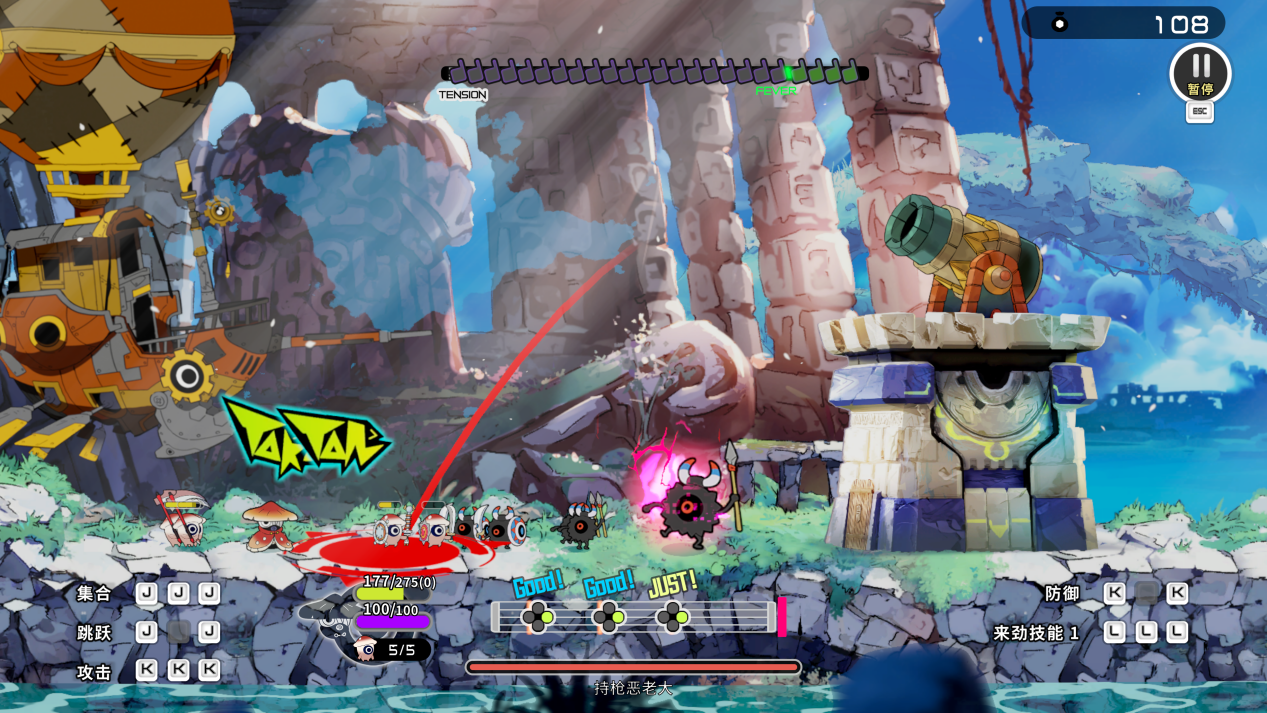1267x713 pixels.
Task: Pause the game with the 暂停 button
Action: pos(1200,72)
